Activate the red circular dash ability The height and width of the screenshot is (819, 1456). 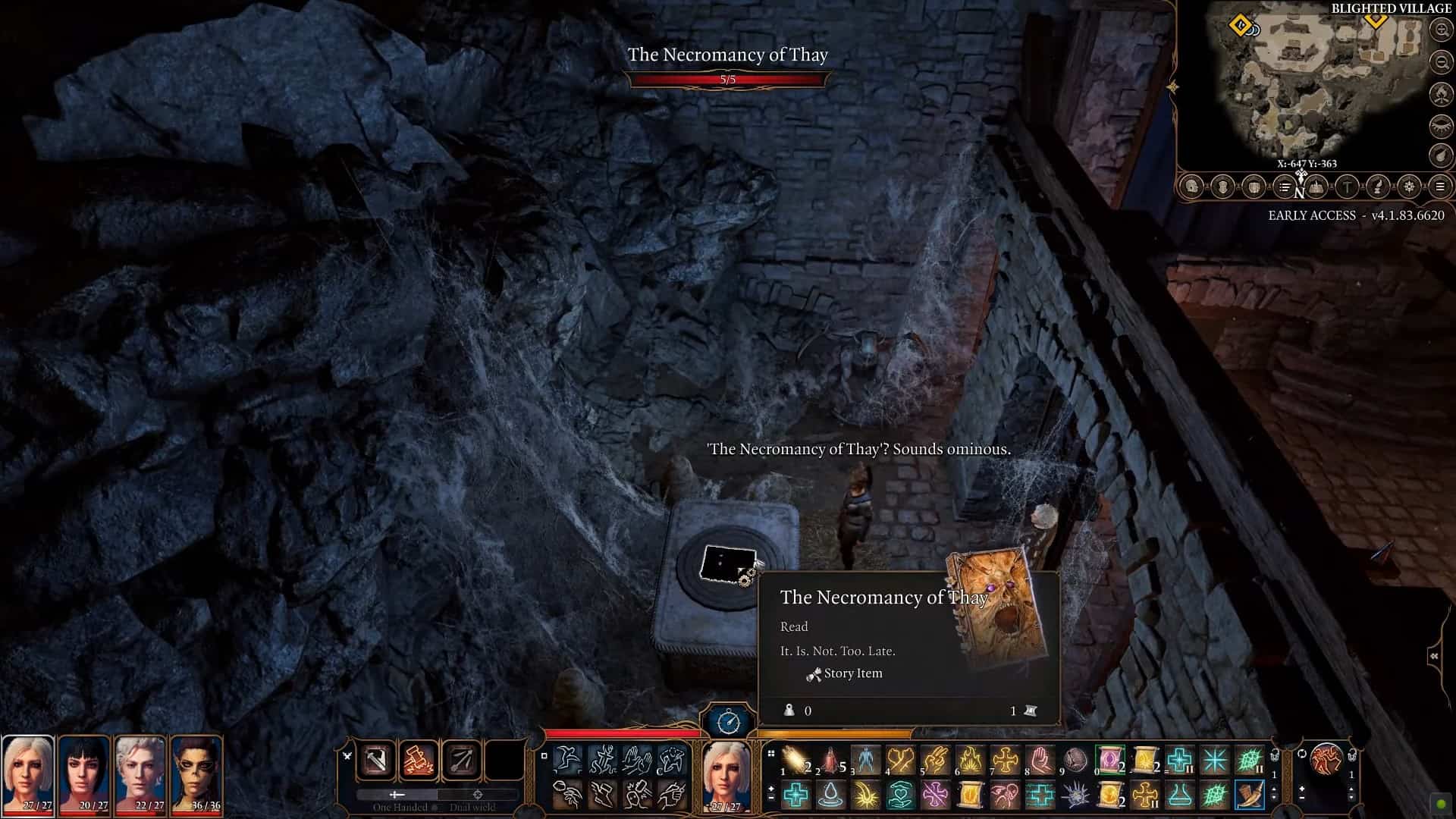click(1326, 759)
